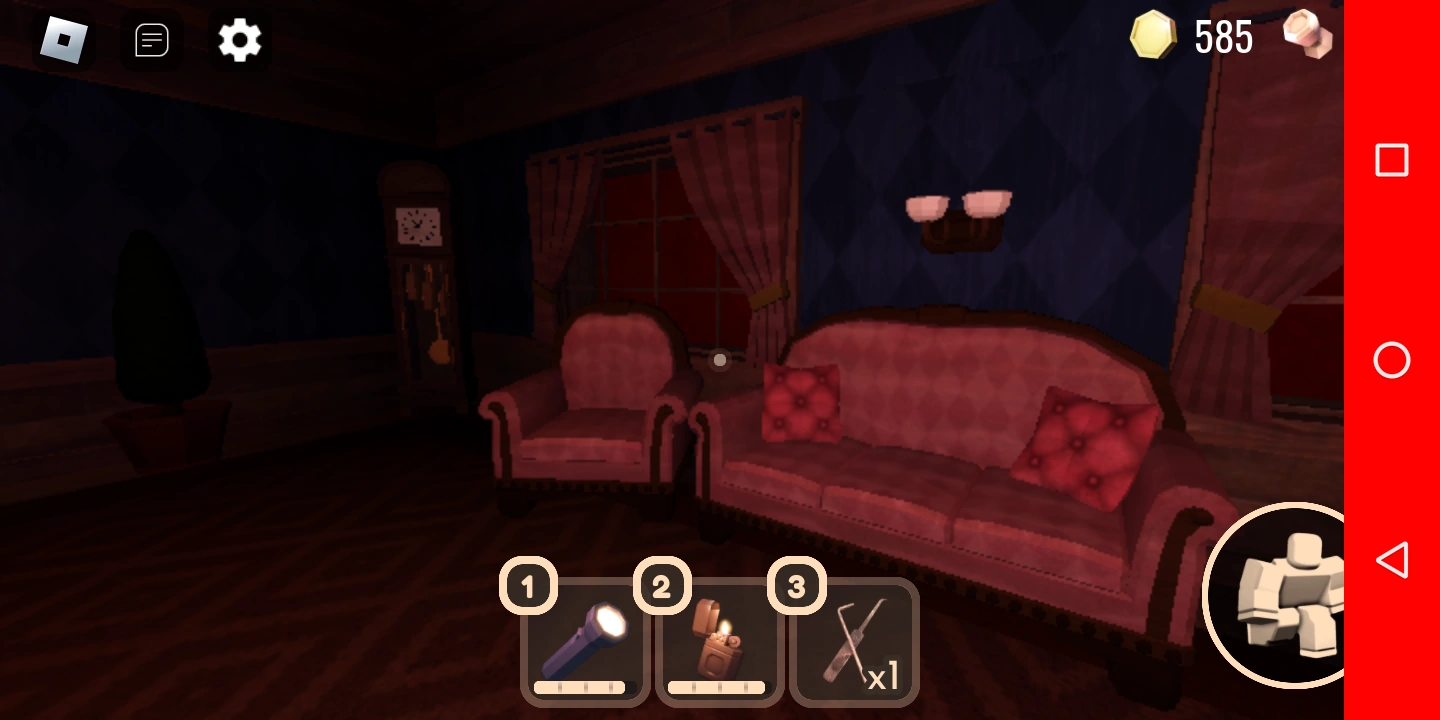Tap the number 1 badge above the flashlight
1440x720 pixels.
tap(528, 587)
